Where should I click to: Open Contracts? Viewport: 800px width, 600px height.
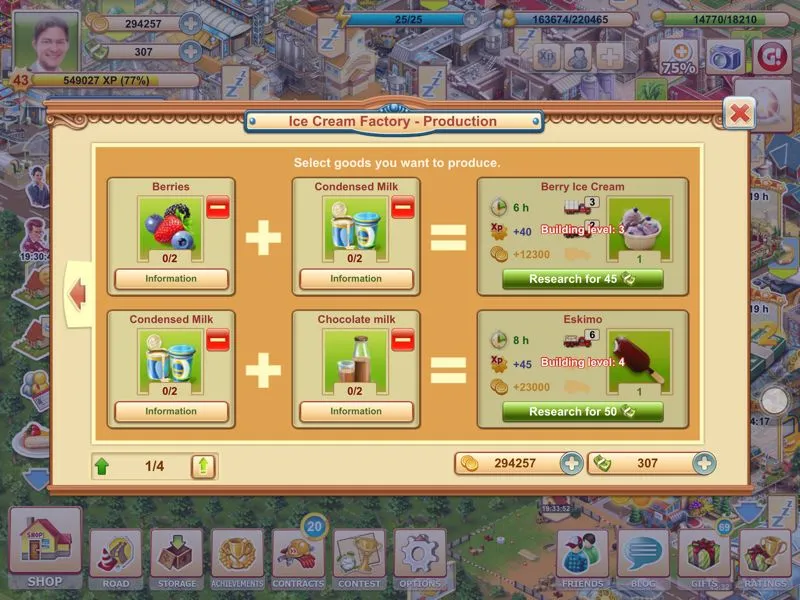(298, 556)
